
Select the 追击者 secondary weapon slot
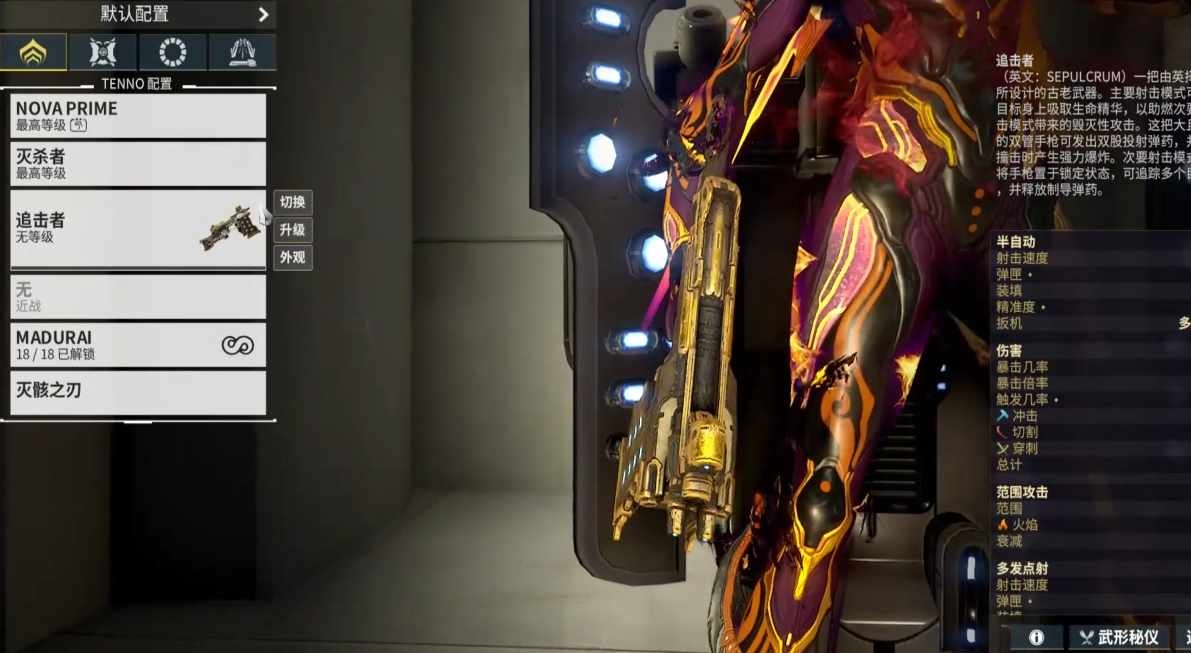click(x=138, y=229)
